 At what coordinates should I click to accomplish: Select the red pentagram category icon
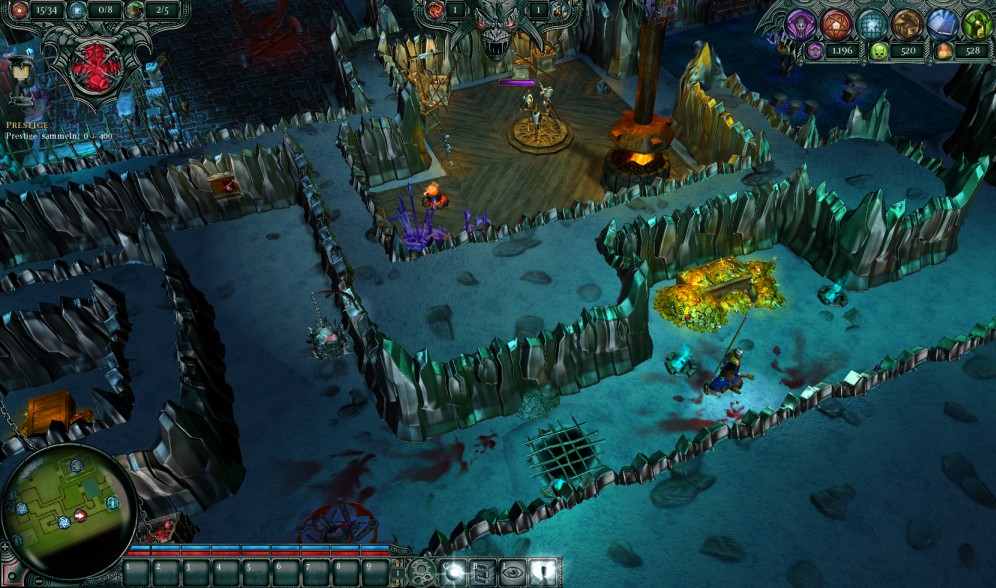coord(836,24)
